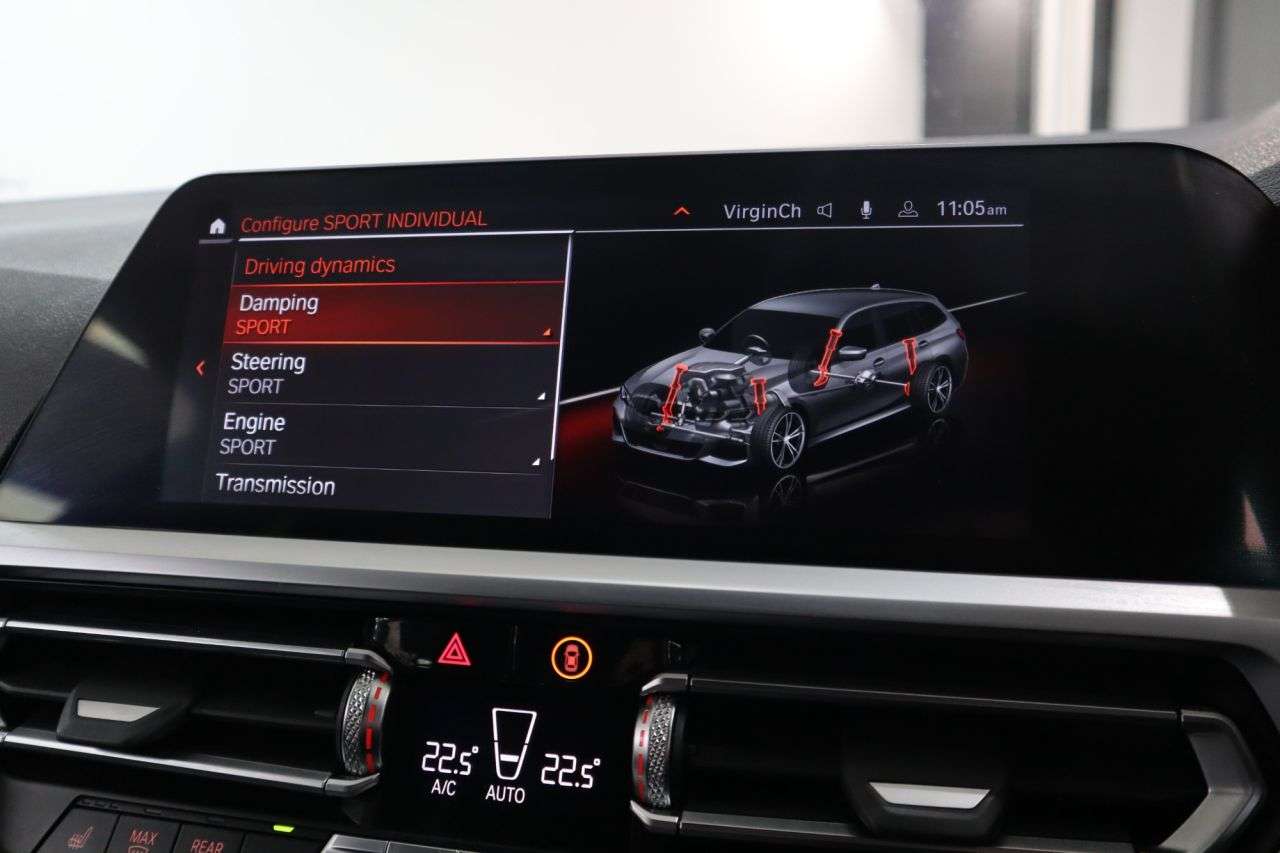Screen dimensions: 1280x853
Task: Select the Transmission menu entry
Action: tap(275, 487)
